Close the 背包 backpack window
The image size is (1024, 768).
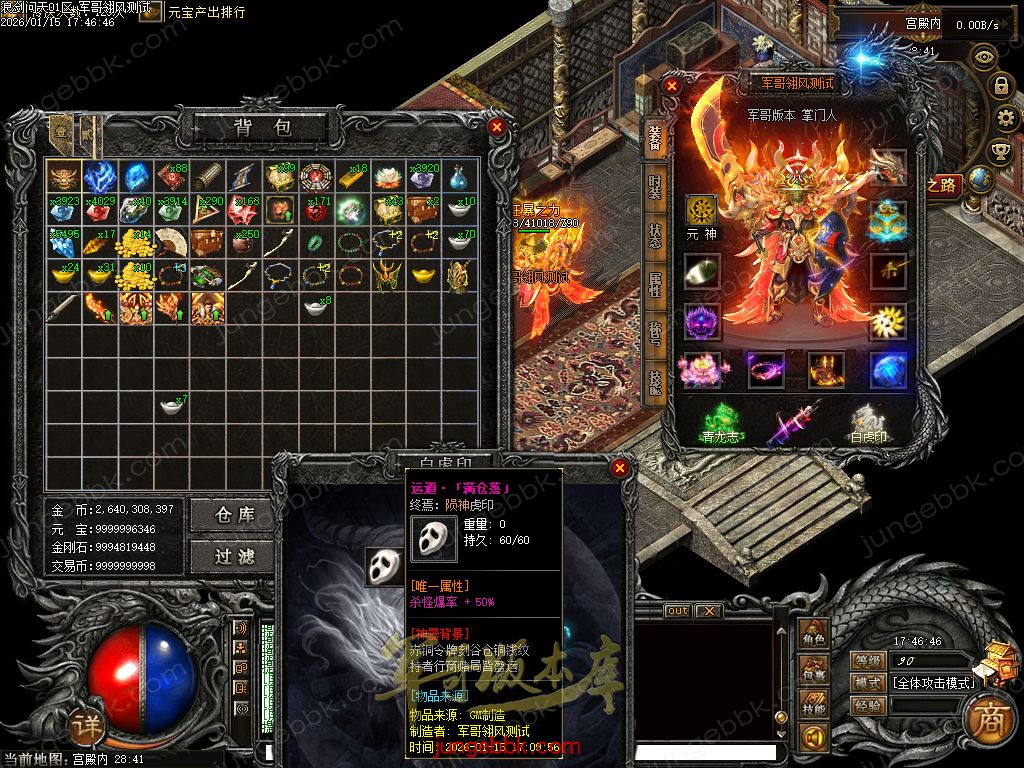[x=497, y=127]
